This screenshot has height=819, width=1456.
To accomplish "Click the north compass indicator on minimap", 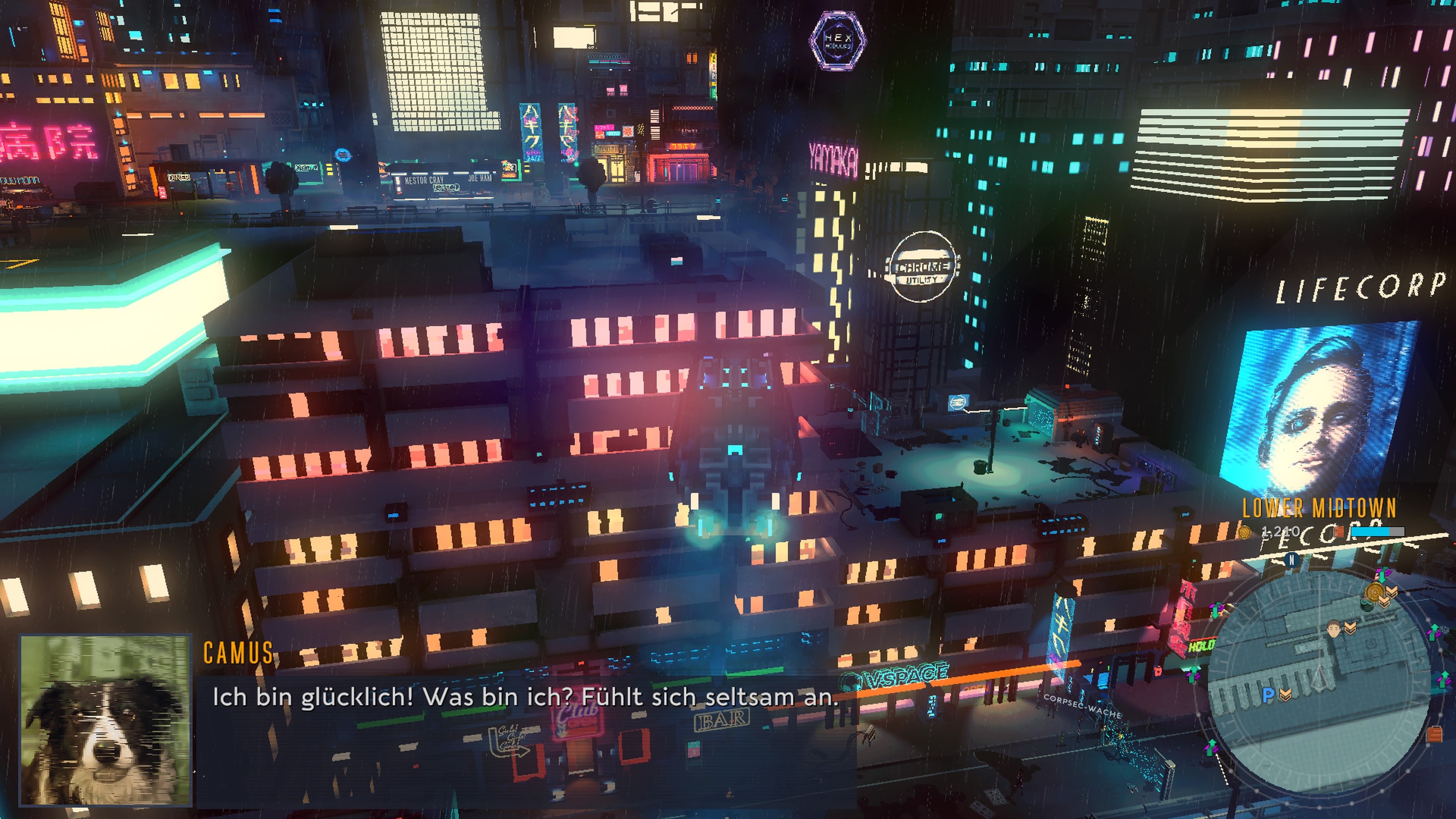I will coord(1291,560).
